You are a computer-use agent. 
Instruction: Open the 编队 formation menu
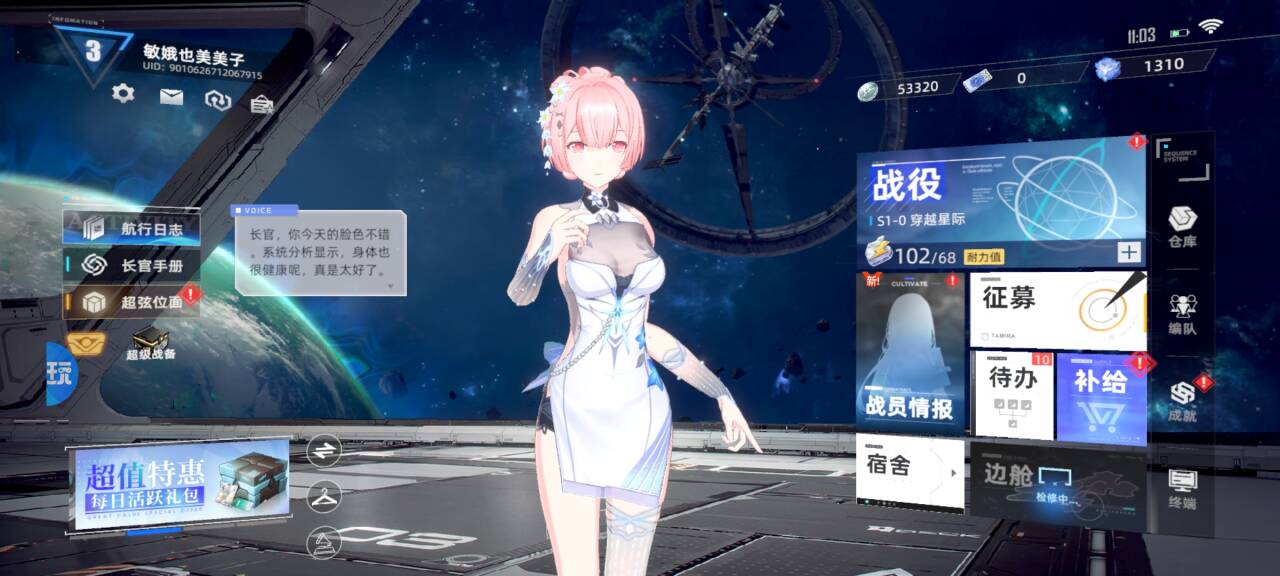(x=1182, y=314)
